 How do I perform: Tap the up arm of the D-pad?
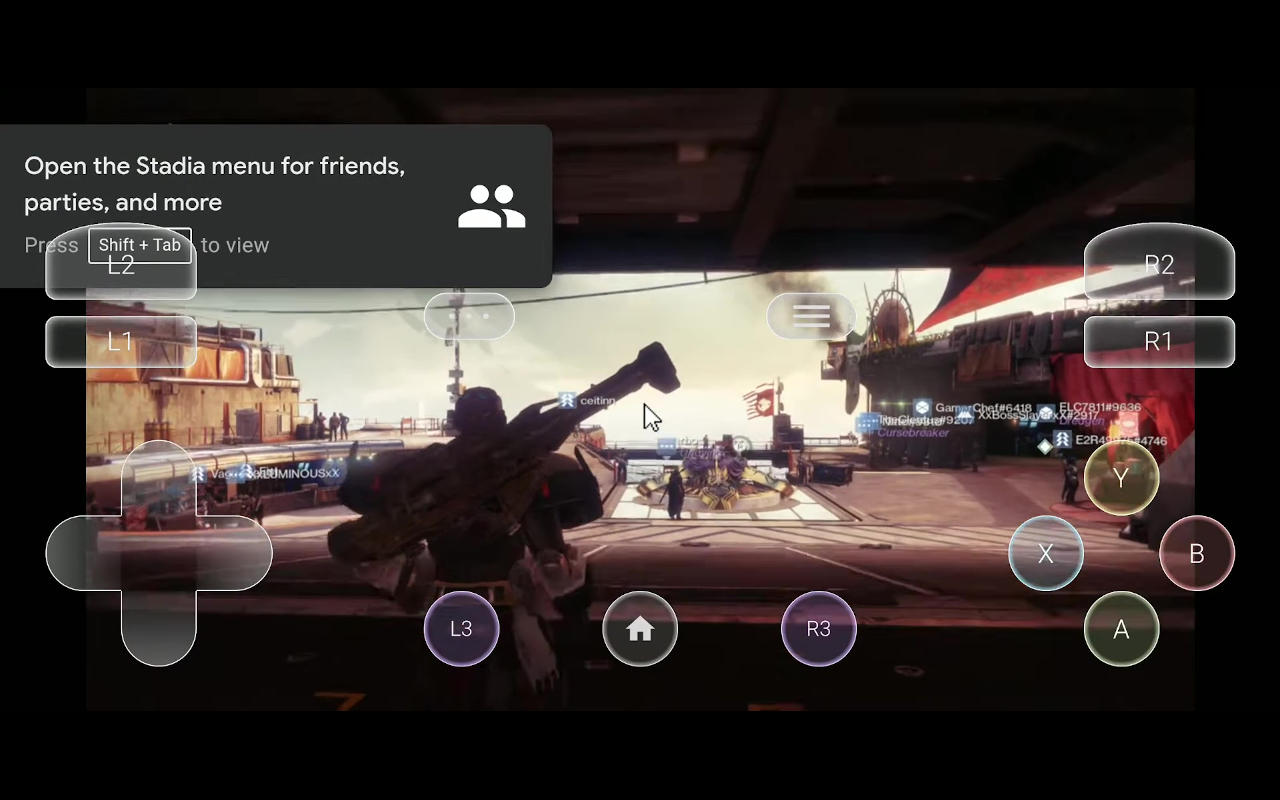[x=158, y=478]
